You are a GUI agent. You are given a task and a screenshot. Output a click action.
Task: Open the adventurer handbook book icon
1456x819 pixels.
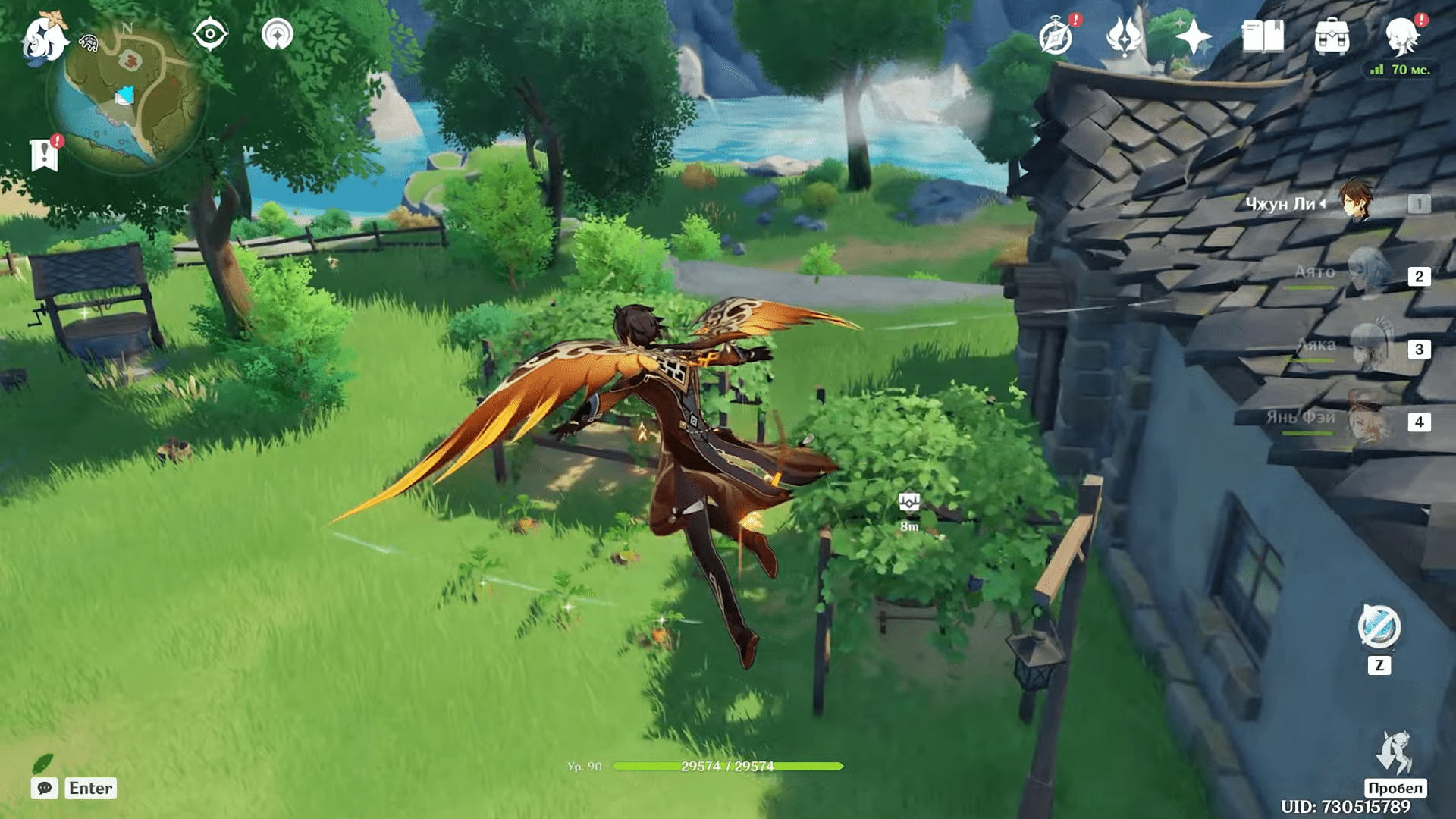pos(1263,36)
